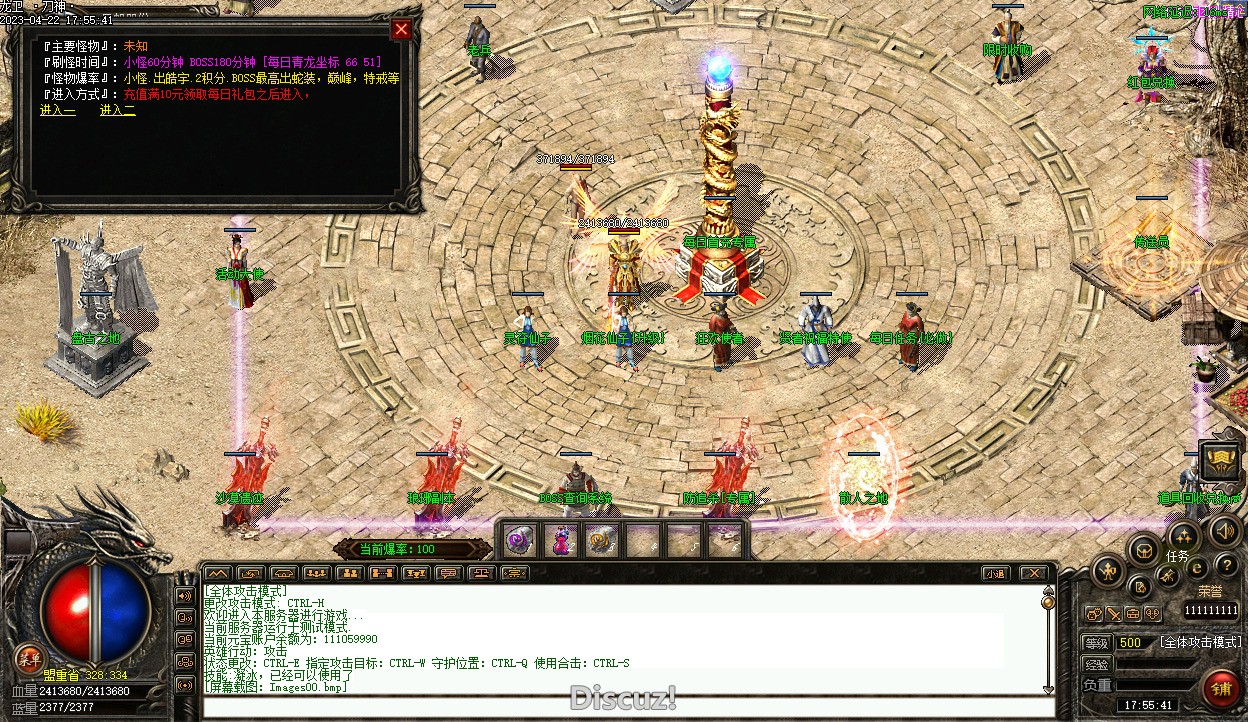Image resolution: width=1248 pixels, height=722 pixels.
Task: Open the round 菜单 menu button
Action: 29,657
